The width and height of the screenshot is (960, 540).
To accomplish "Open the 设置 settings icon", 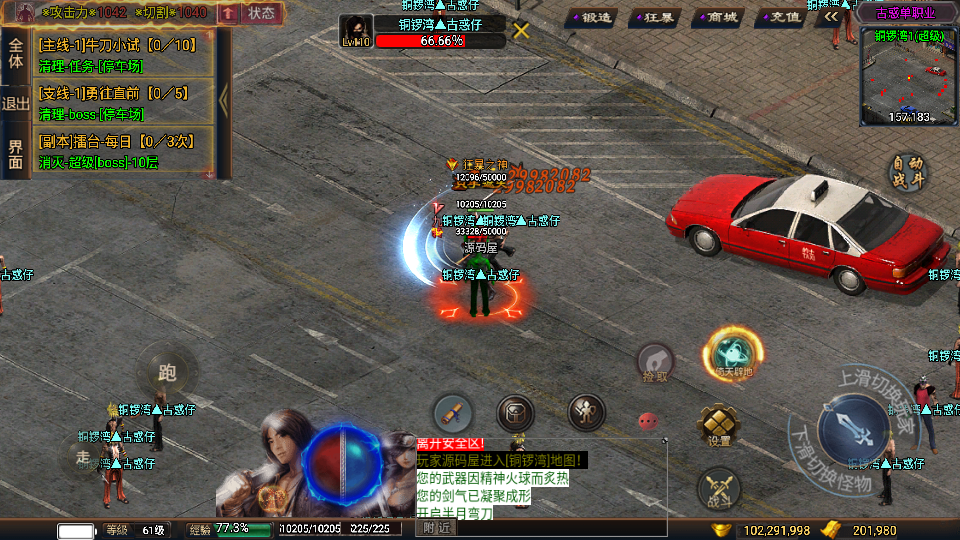I will coord(718,424).
